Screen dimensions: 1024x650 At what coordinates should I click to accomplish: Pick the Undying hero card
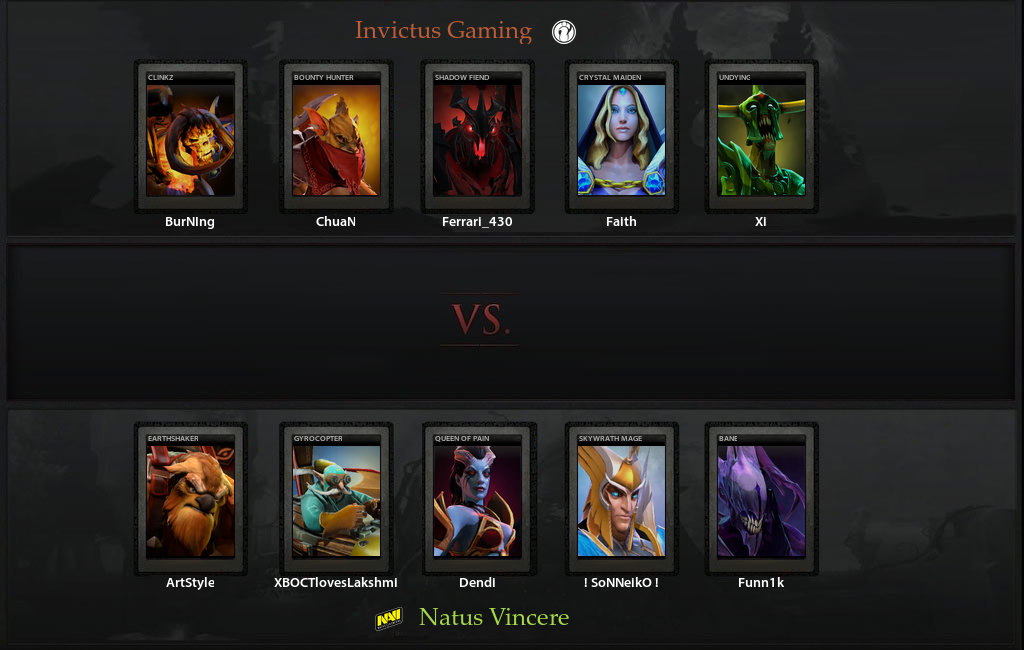tap(761, 138)
